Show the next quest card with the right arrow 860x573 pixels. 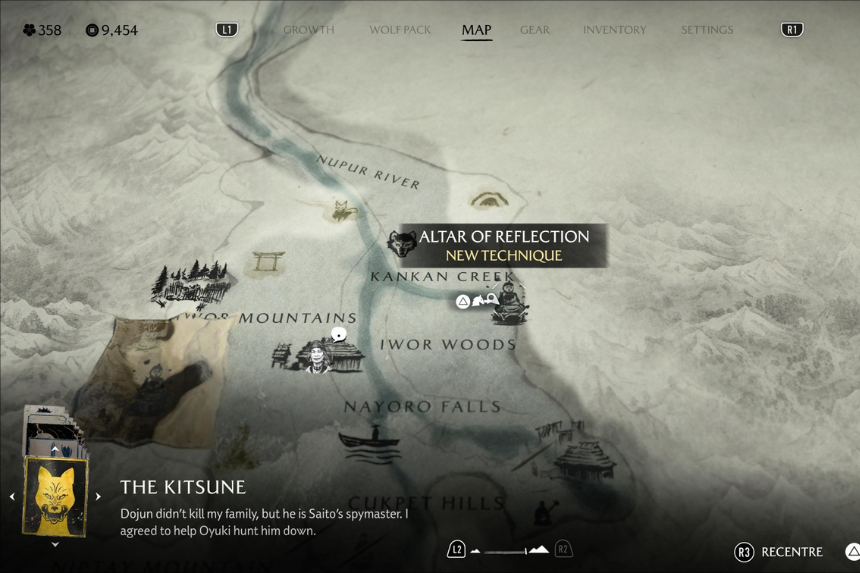[x=98, y=496]
